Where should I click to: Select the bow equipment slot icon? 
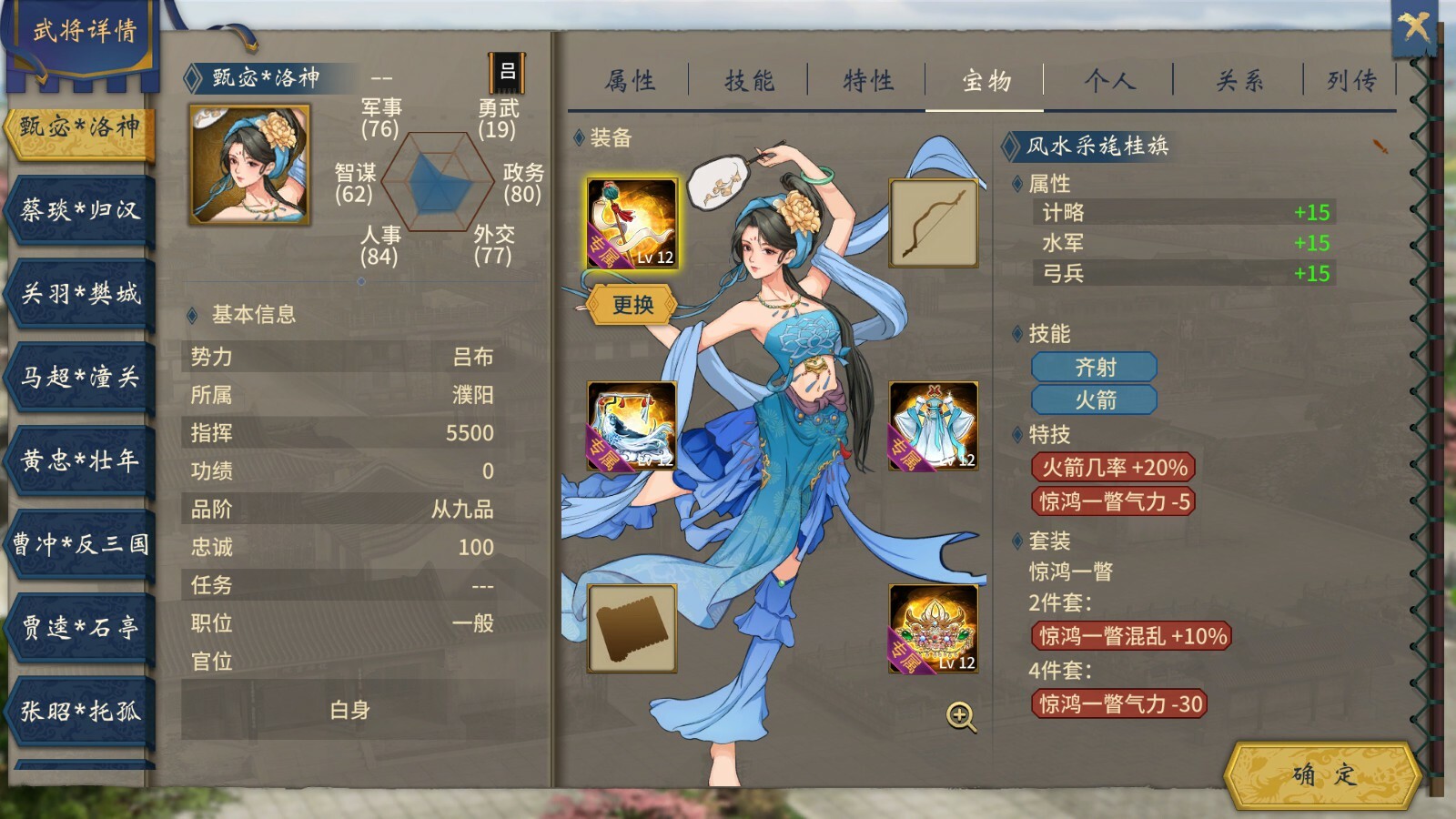point(932,223)
